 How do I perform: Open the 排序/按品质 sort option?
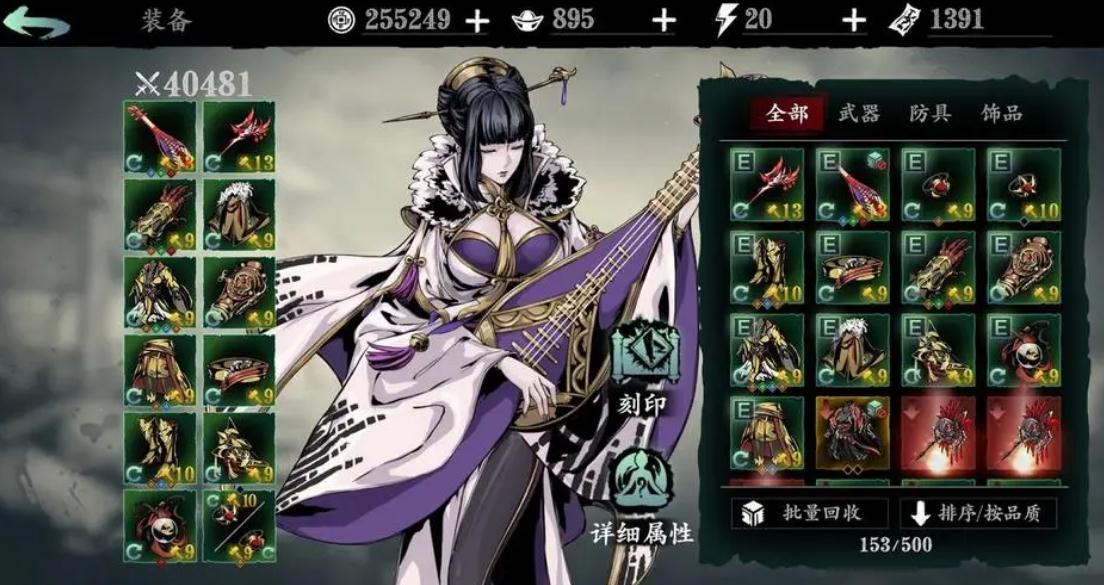977,513
